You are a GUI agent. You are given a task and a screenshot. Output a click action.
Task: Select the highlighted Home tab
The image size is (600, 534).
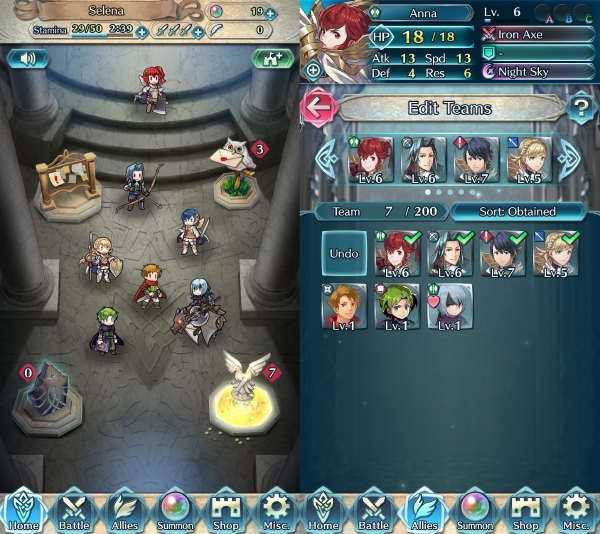23,509
